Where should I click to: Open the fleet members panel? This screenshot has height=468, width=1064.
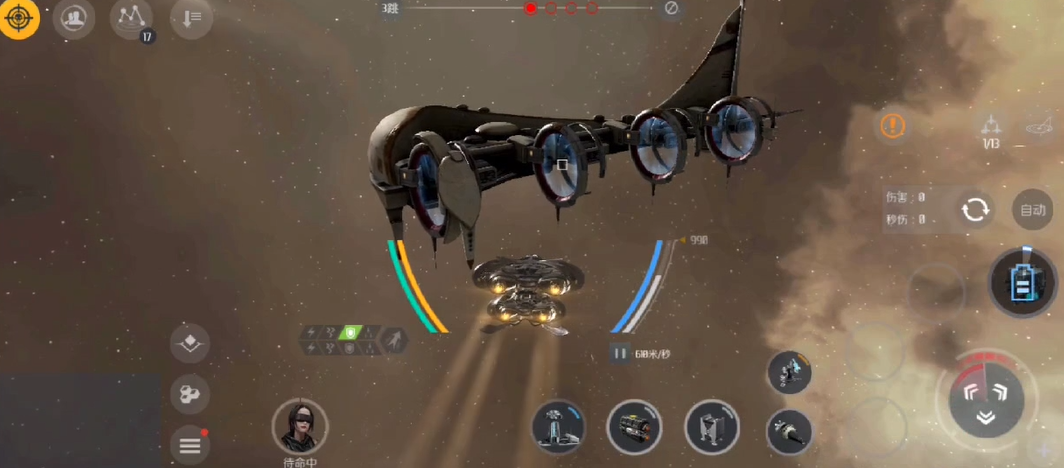pos(73,18)
